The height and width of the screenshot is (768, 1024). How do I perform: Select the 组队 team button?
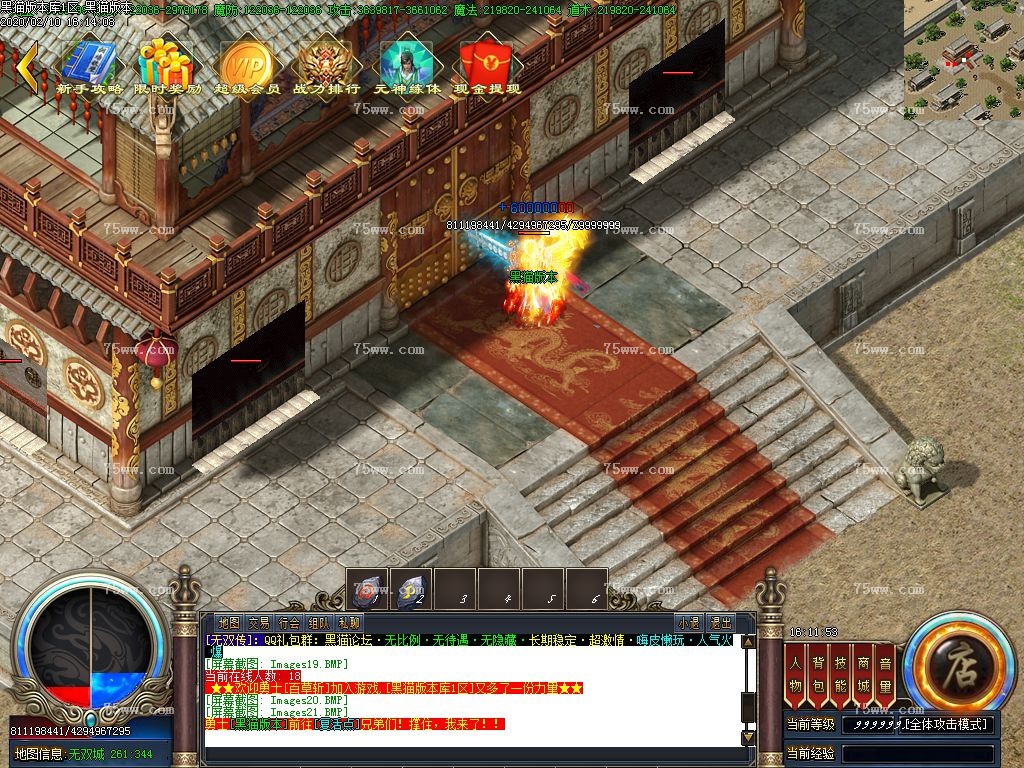tap(319, 623)
